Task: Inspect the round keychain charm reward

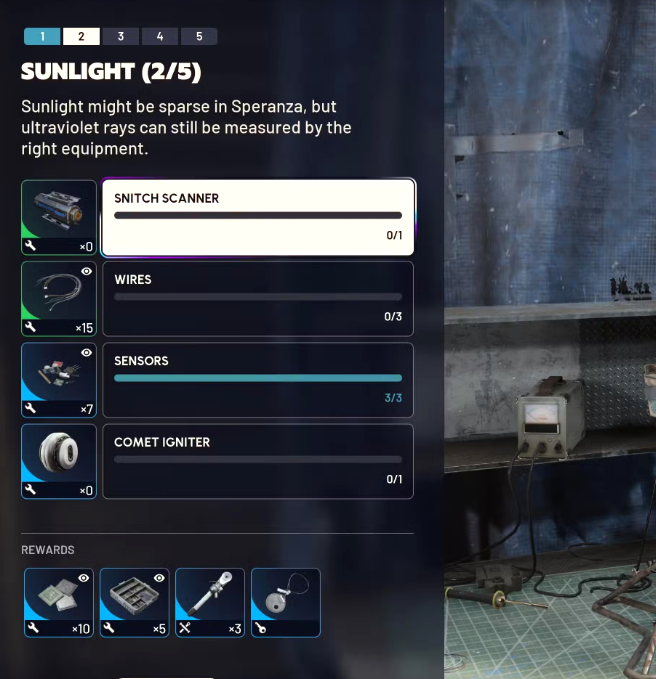Action: click(286, 603)
